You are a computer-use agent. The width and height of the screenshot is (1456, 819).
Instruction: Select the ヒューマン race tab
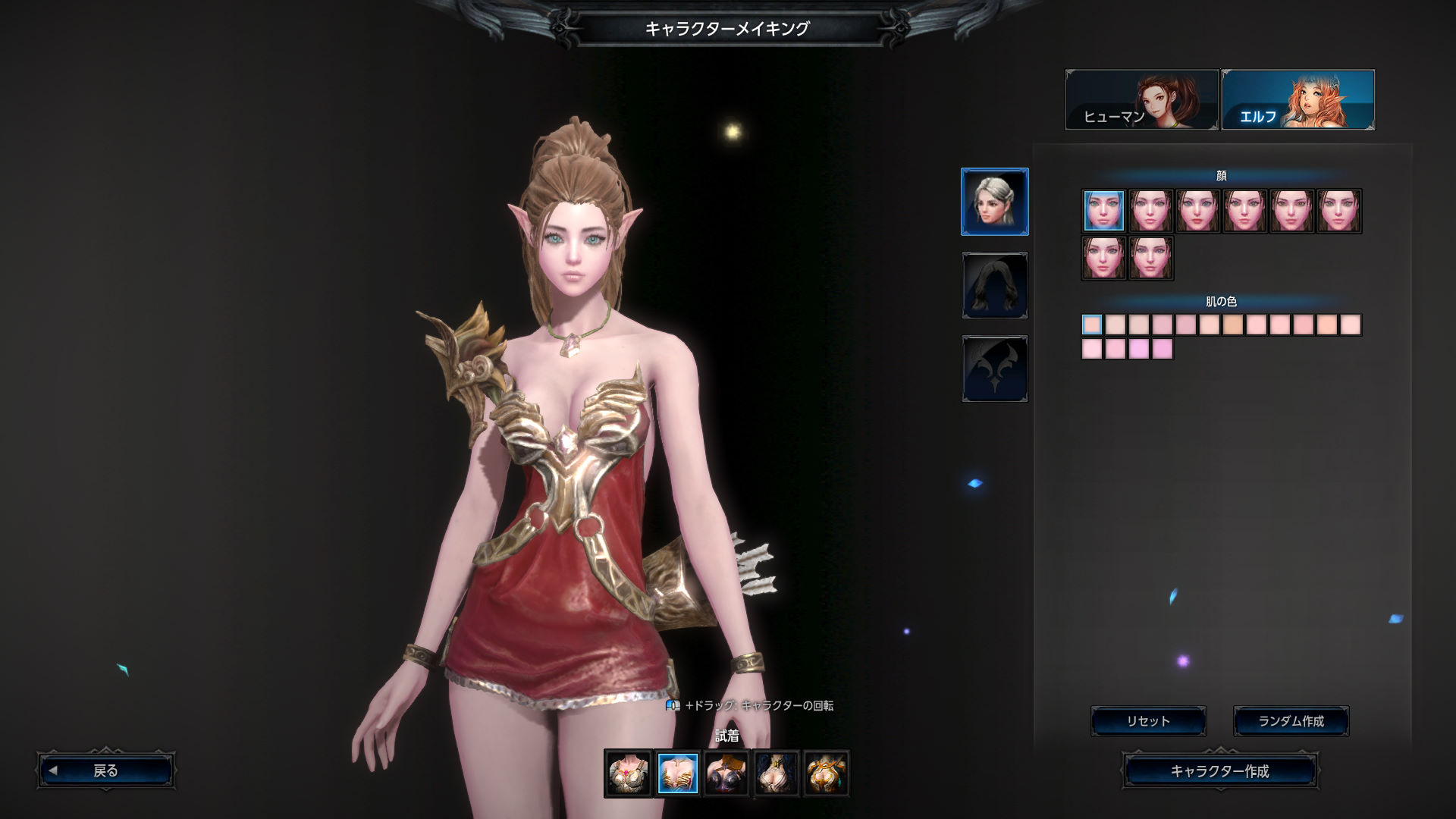click(x=1141, y=100)
